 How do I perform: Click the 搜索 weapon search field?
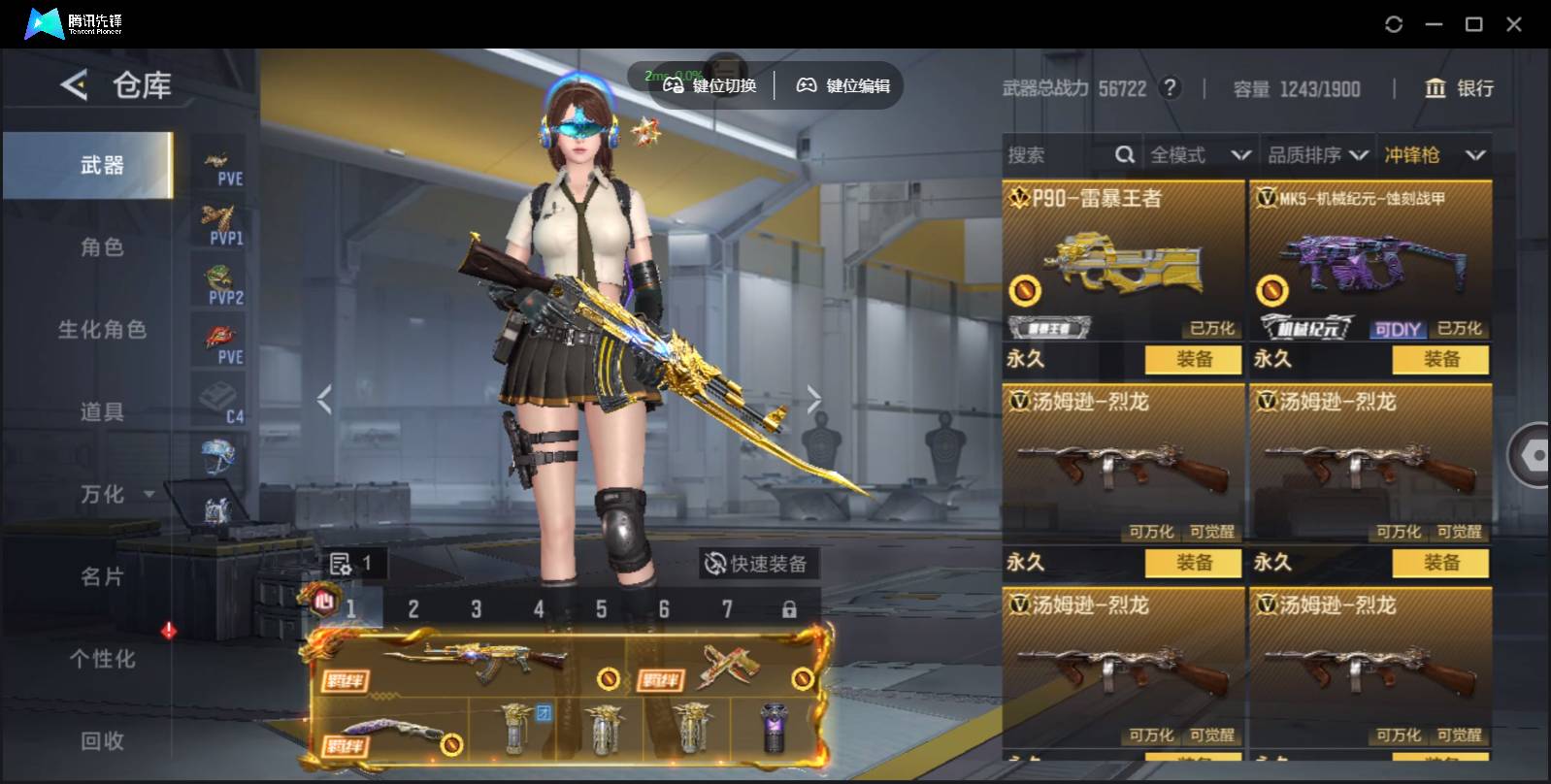(x=1058, y=155)
